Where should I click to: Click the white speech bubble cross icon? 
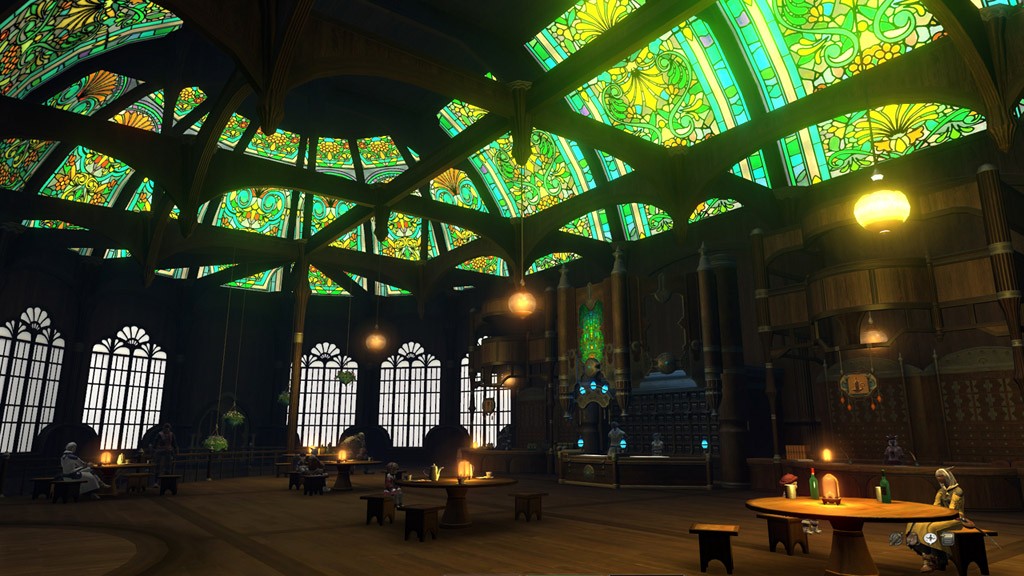pyautogui.click(x=930, y=538)
